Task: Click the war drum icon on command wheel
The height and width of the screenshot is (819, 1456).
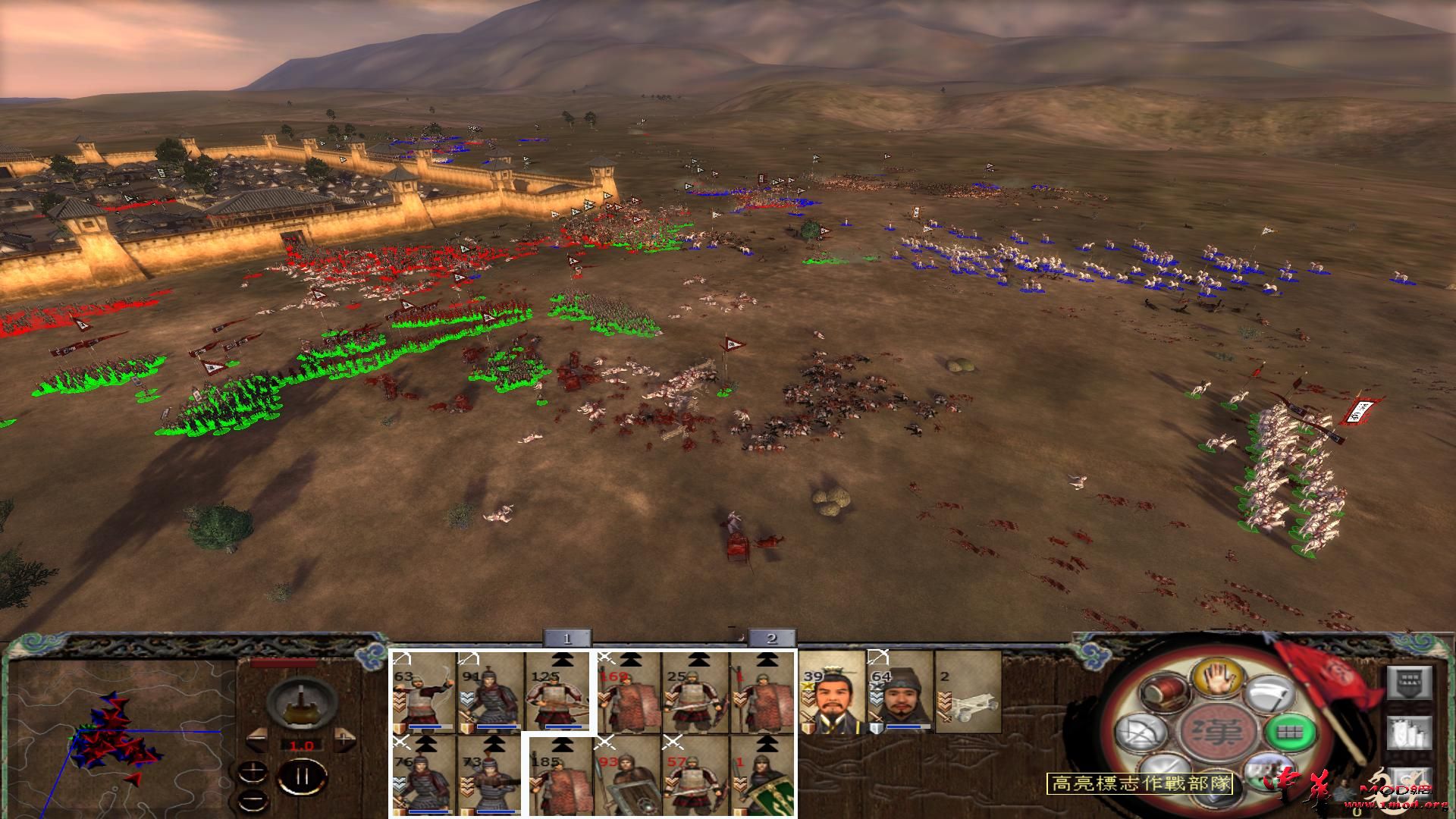Action: tap(1164, 694)
